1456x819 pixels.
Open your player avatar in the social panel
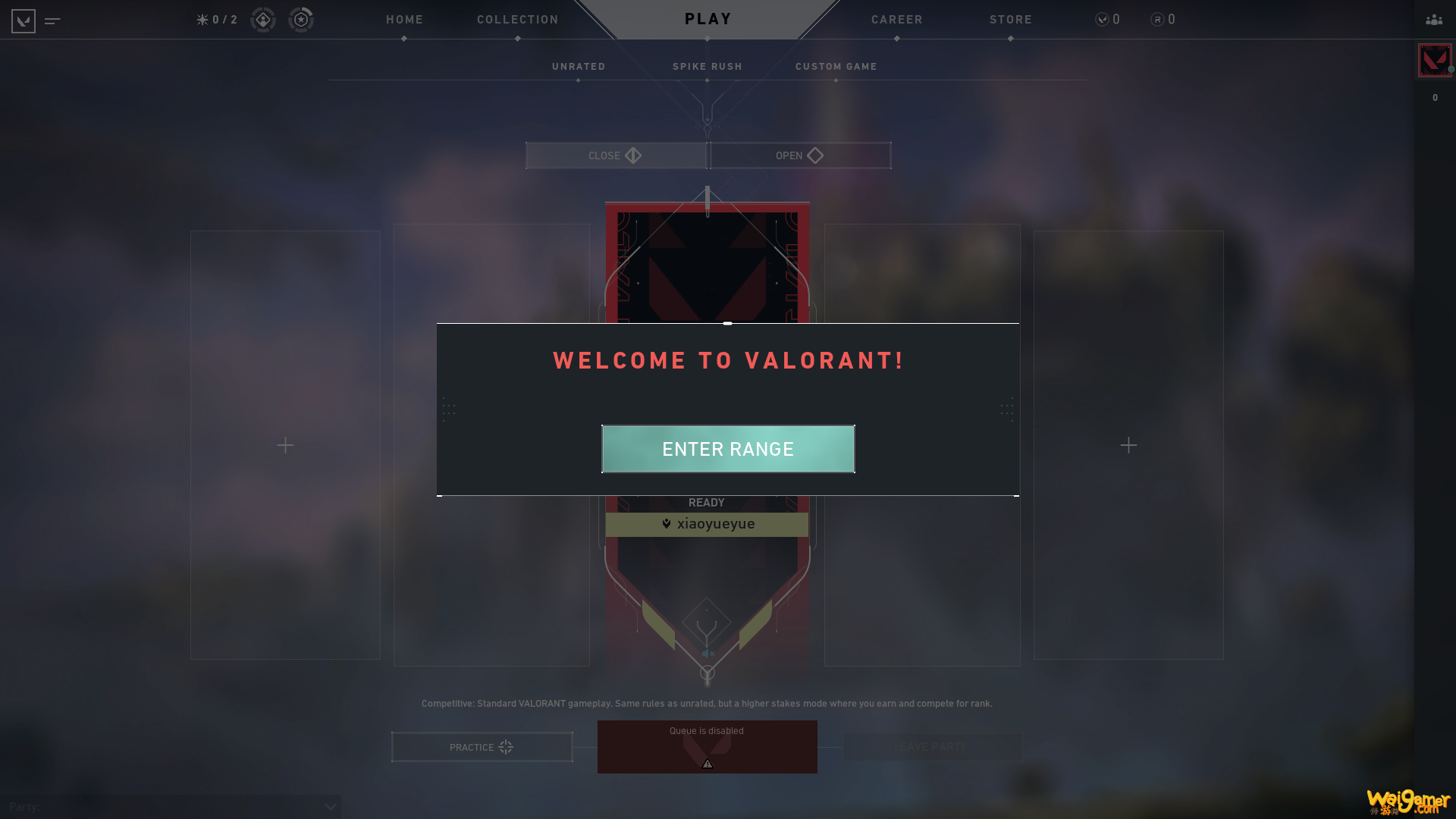[1434, 61]
